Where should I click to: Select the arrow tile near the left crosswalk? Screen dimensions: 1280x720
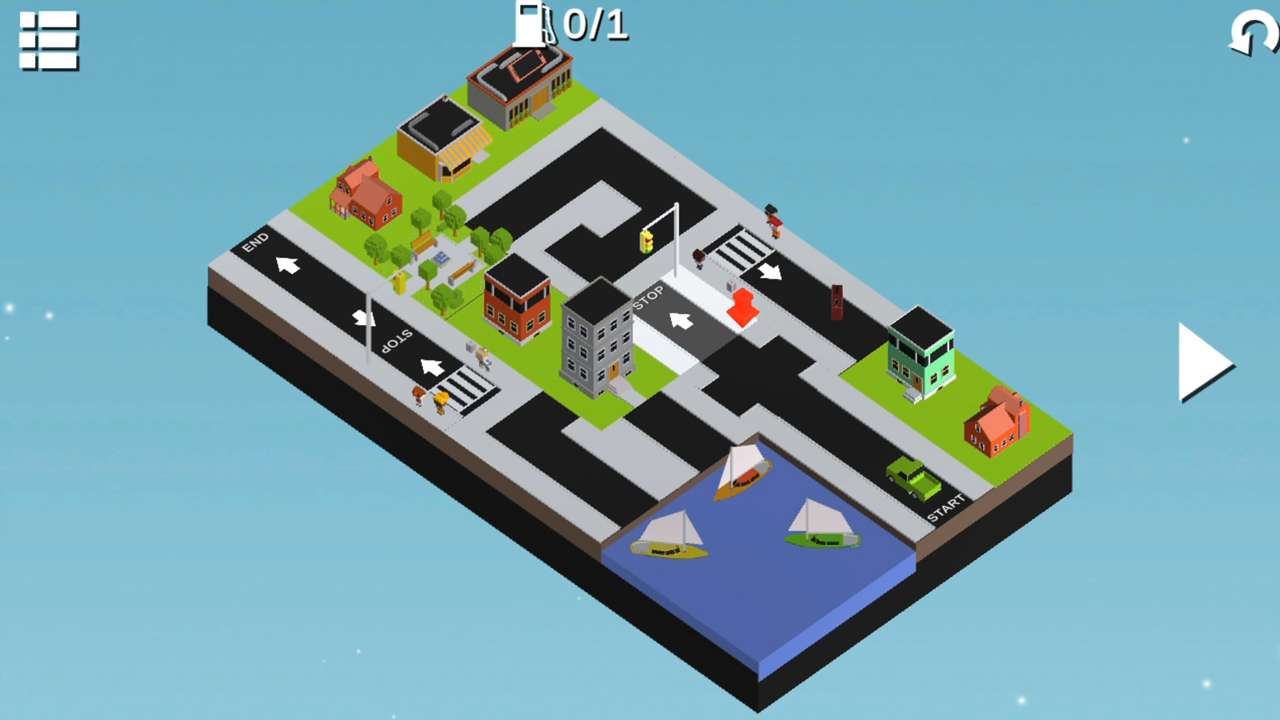pos(430,367)
